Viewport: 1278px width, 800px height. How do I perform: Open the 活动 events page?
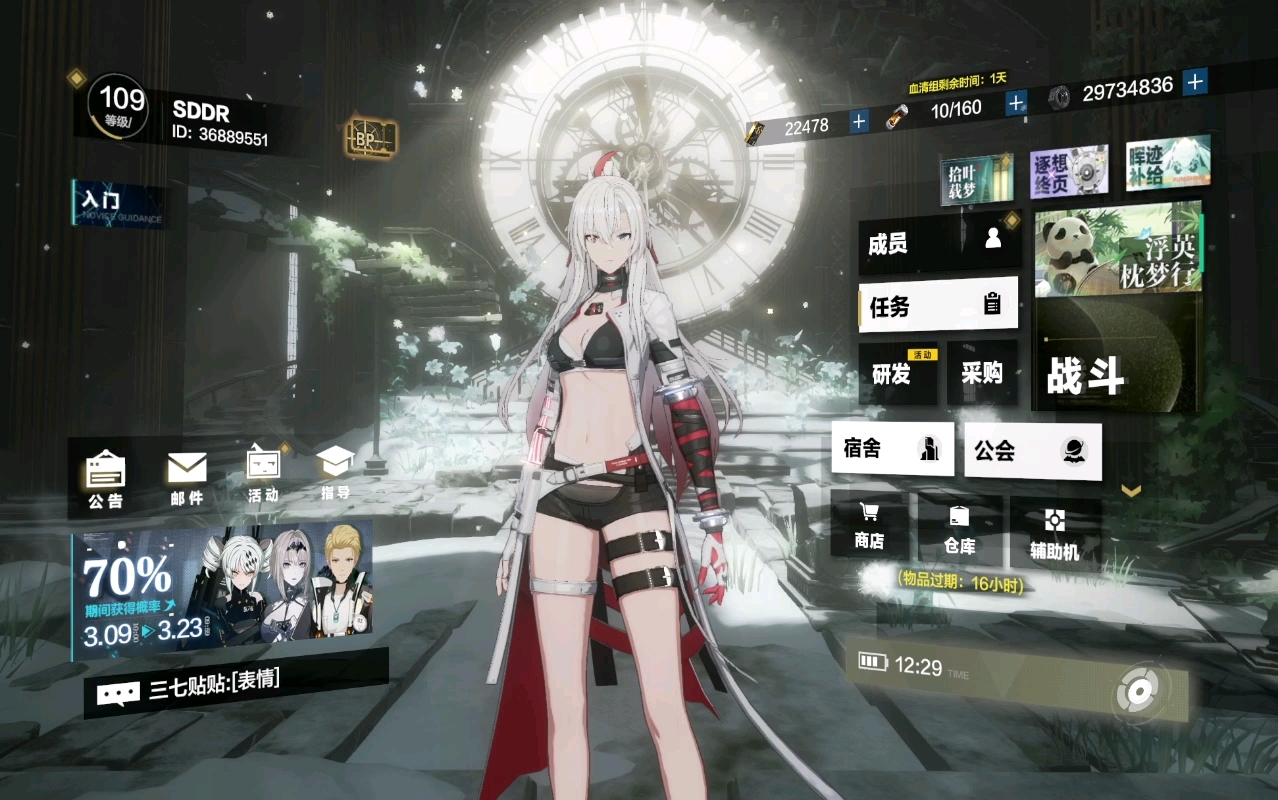tap(264, 474)
